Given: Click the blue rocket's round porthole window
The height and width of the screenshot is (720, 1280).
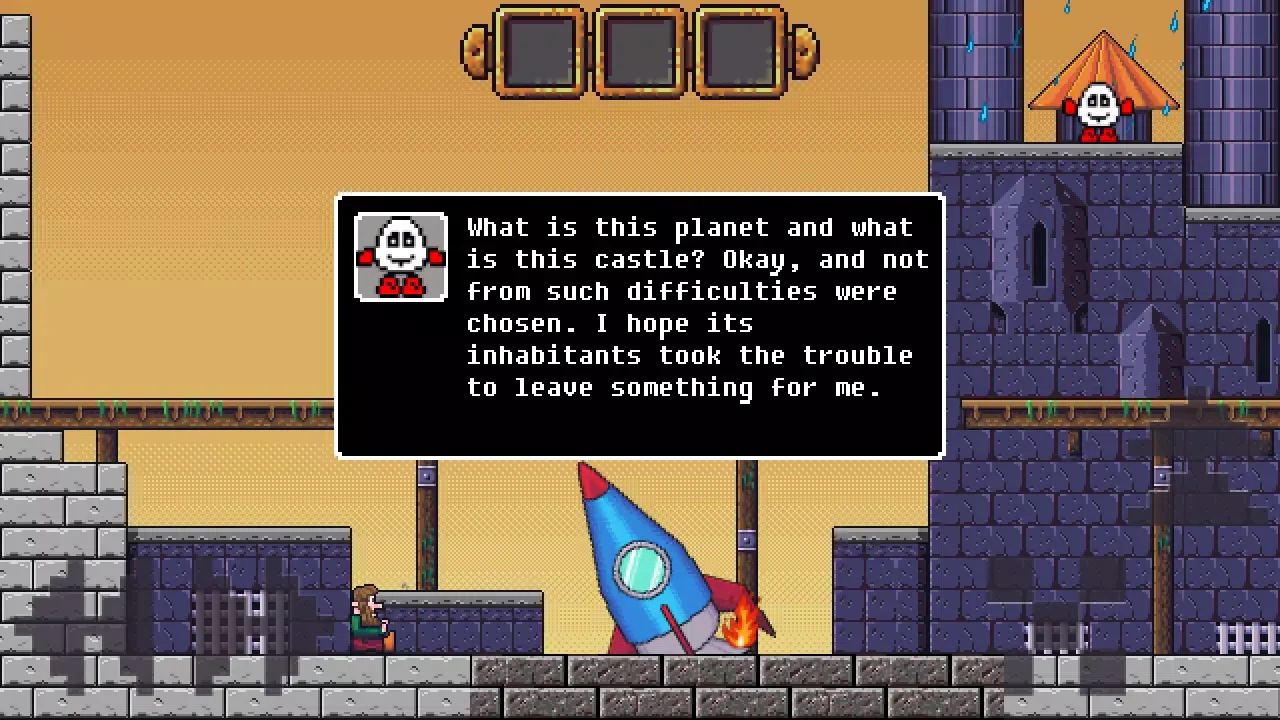Looking at the screenshot, I should [640, 568].
